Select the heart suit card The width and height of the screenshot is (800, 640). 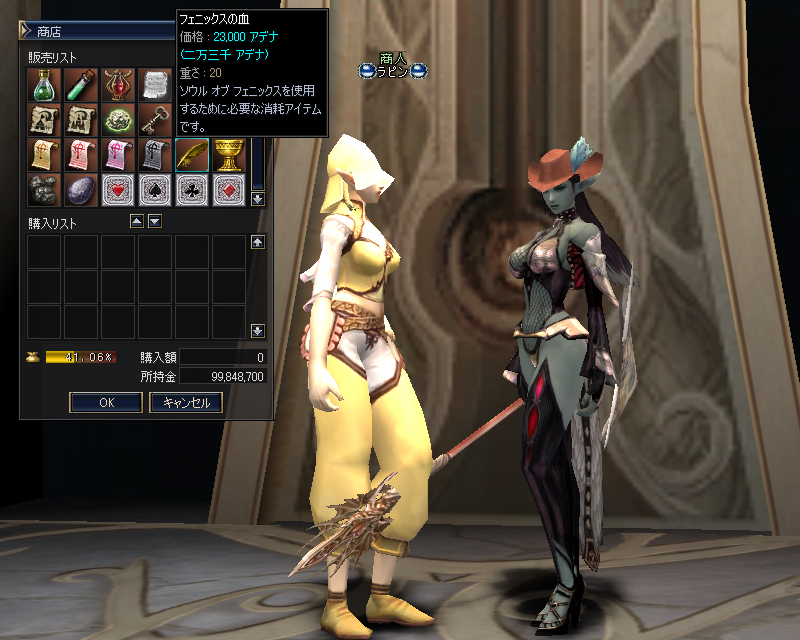(x=118, y=190)
